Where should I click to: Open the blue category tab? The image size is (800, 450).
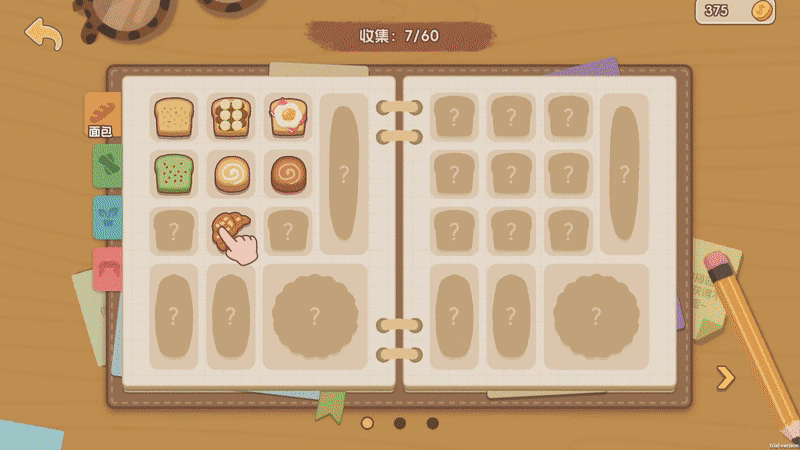coord(106,217)
